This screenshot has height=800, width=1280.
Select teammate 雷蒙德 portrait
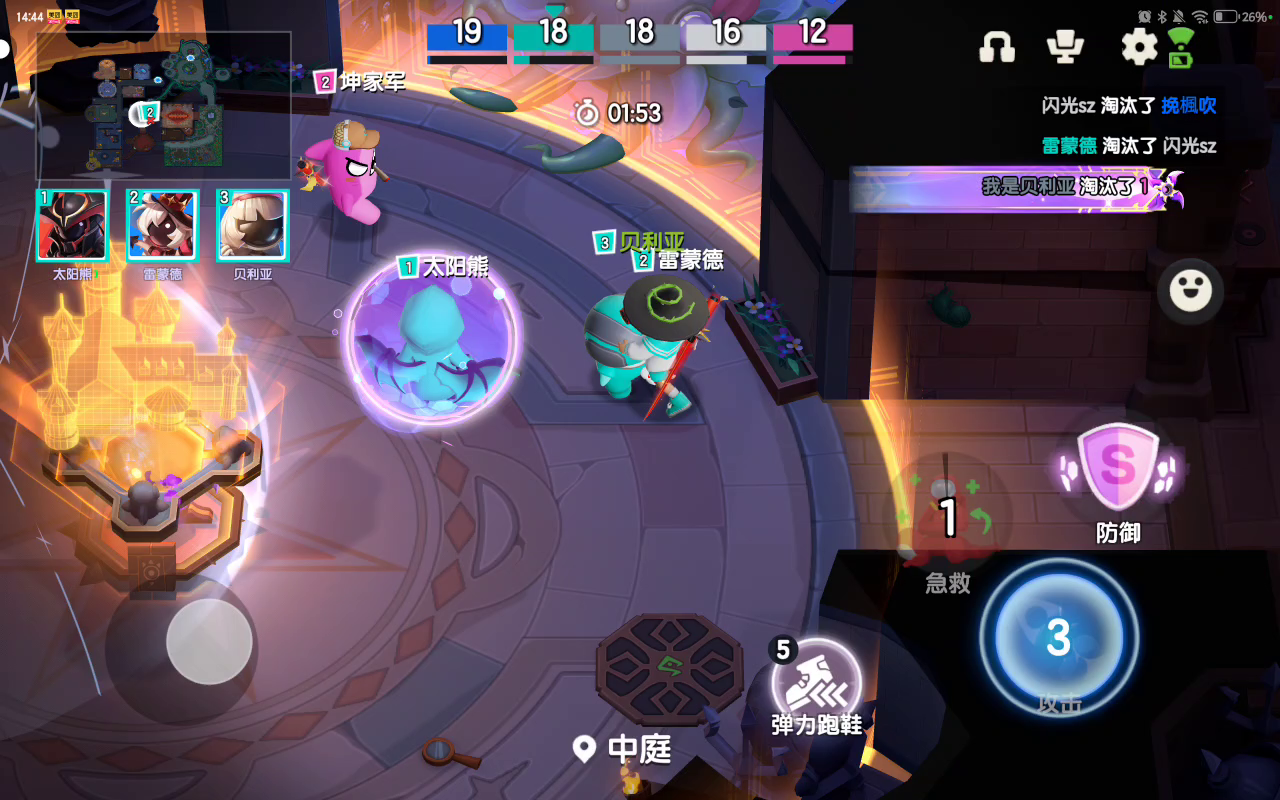162,226
